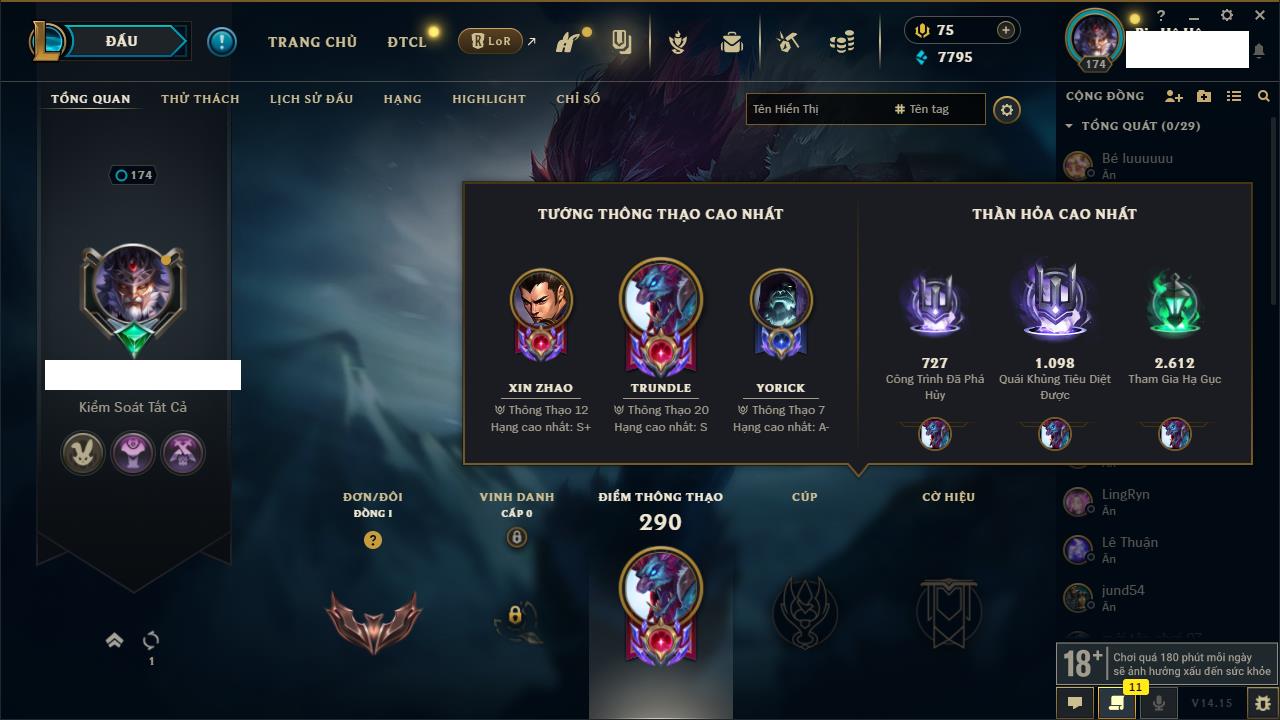Open the loot inventory backpack icon

(732, 42)
